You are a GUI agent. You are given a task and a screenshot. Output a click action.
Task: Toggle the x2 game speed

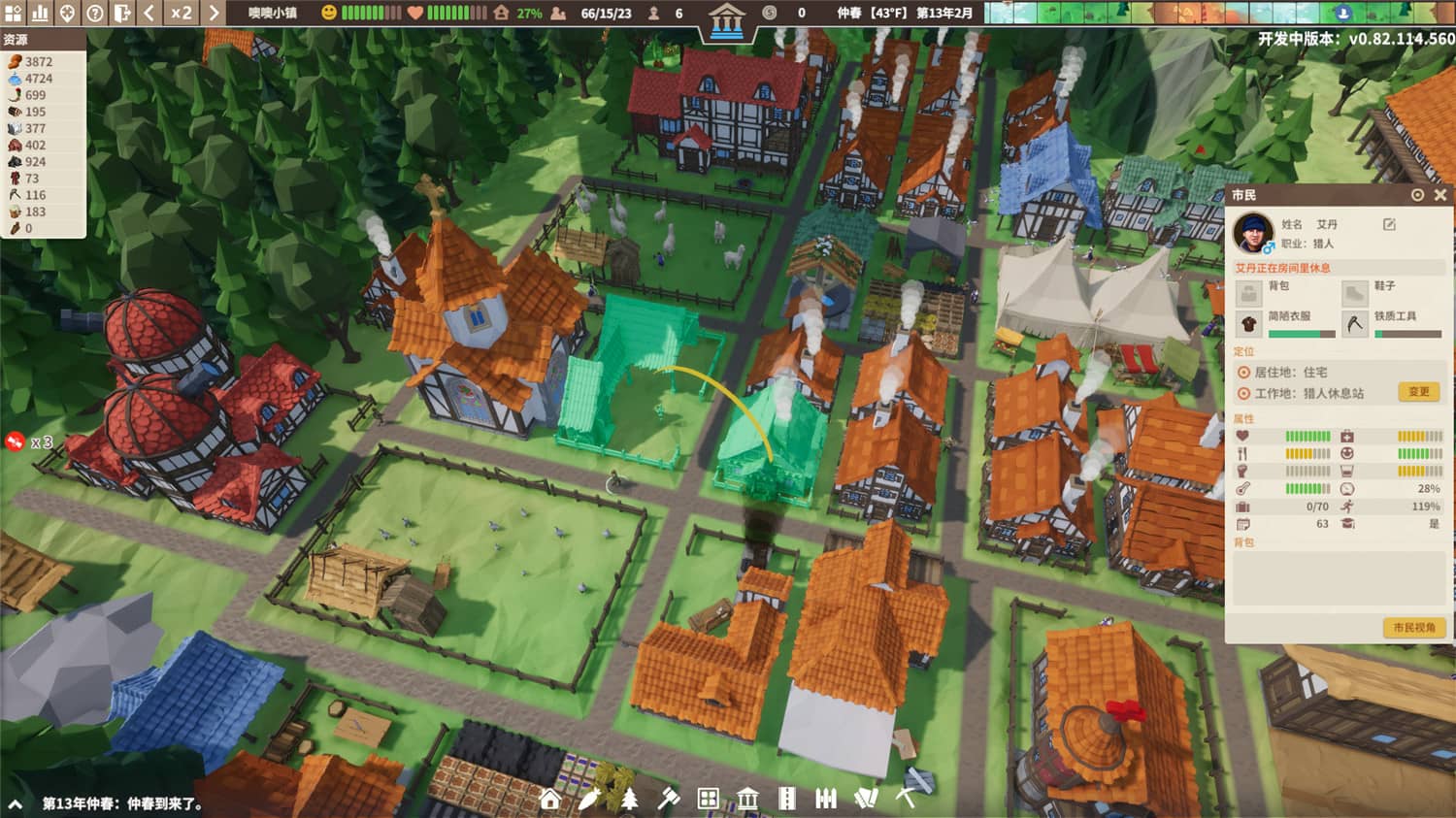(x=182, y=14)
